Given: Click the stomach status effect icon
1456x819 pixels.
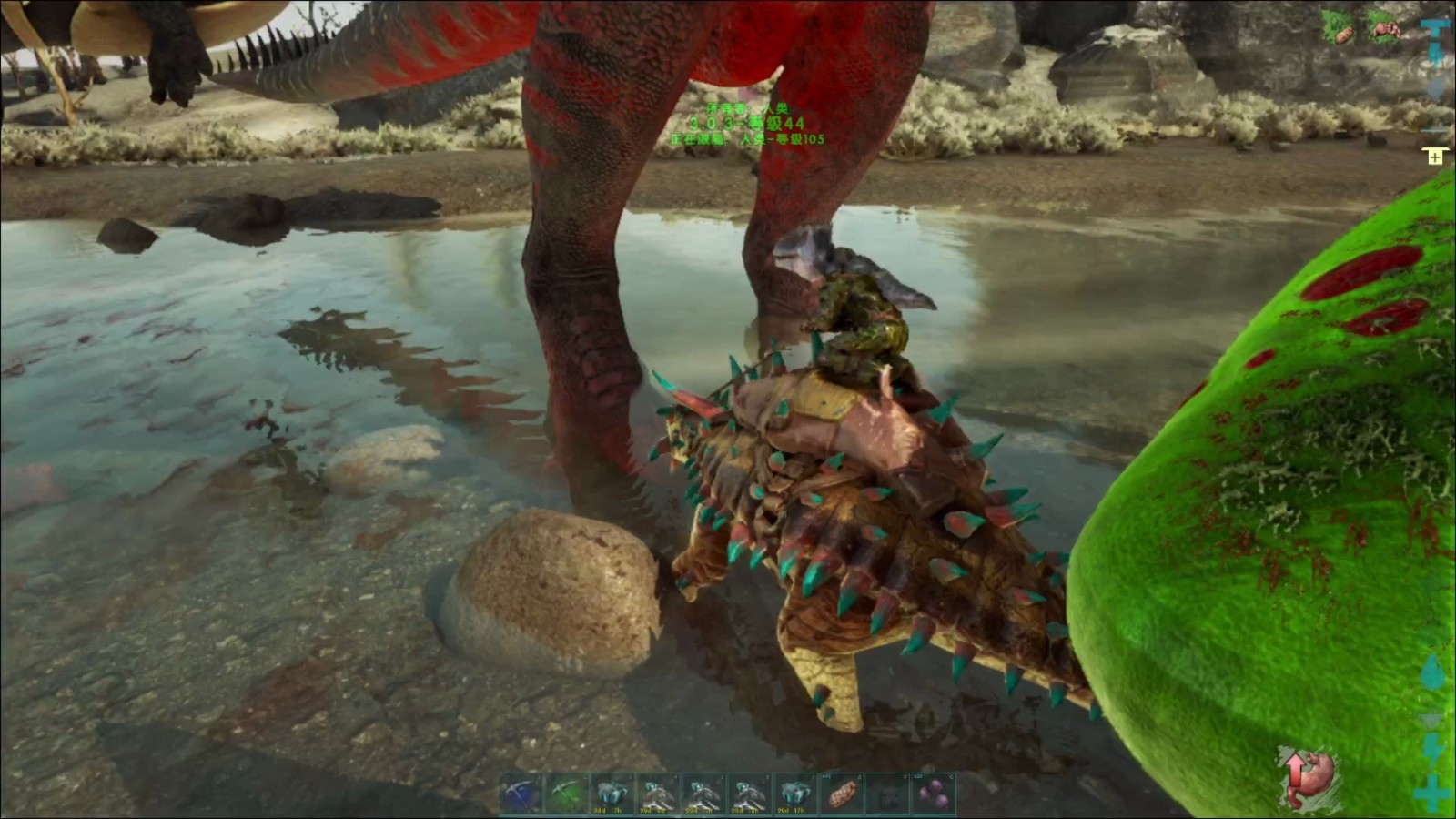Looking at the screenshot, I should [1307, 777].
